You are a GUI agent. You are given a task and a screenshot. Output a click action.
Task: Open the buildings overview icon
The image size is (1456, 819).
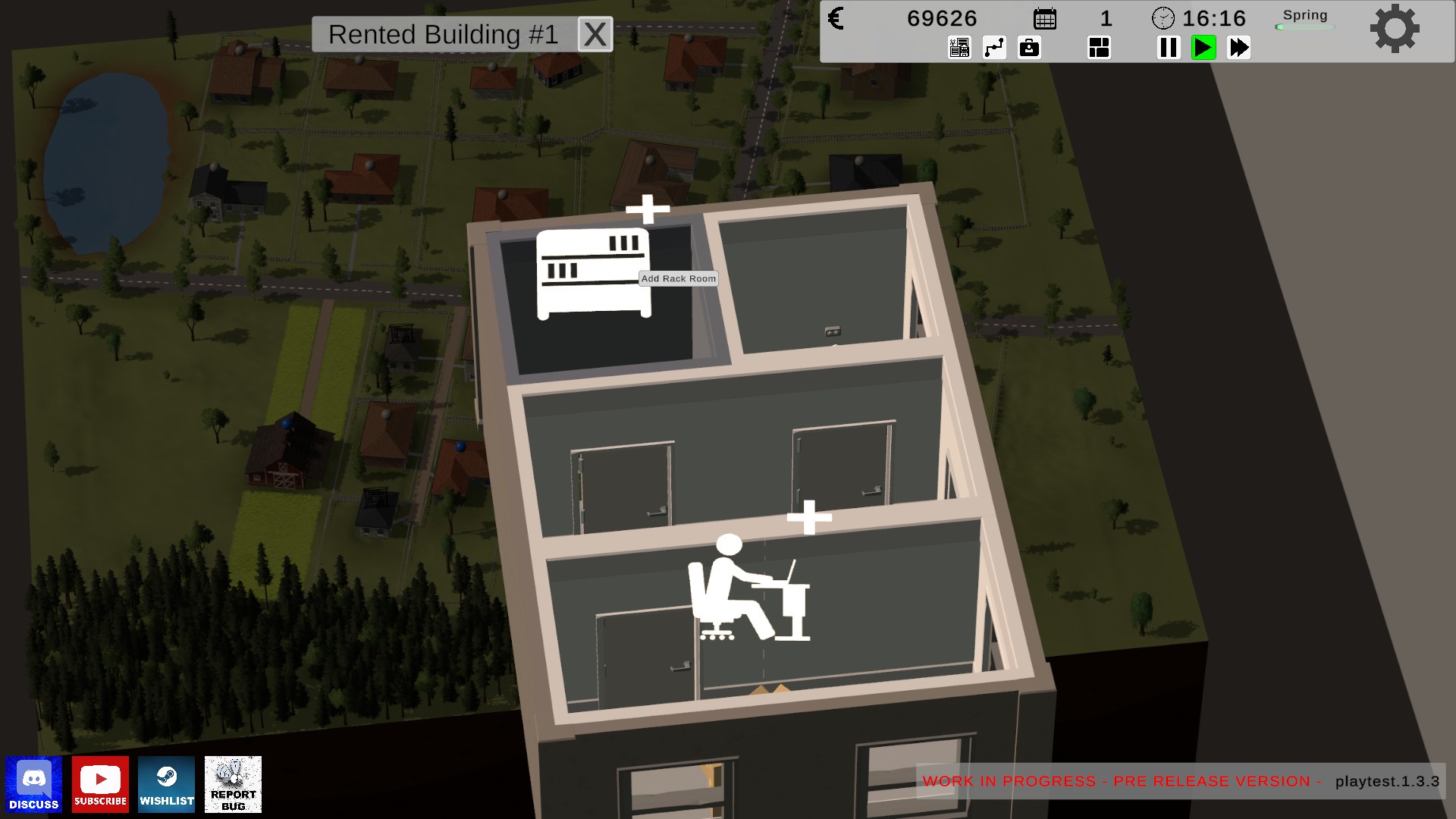(x=959, y=48)
